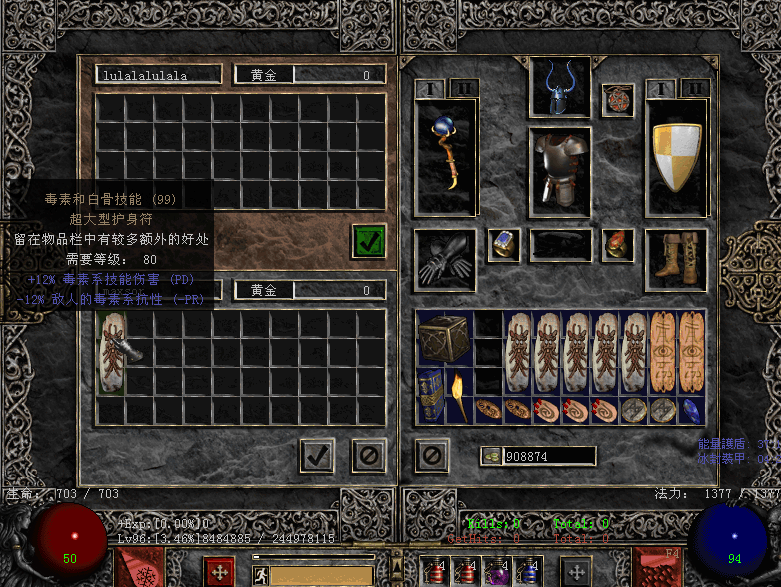This screenshot has height=587, width=781.
Task: Select the charm placed in your trade offer
Action: click(x=111, y=352)
